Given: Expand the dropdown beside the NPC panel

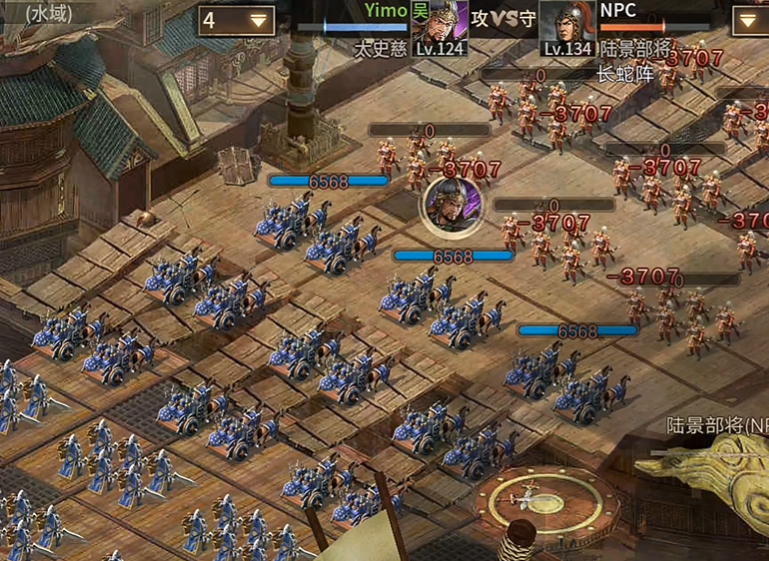Looking at the screenshot, I should click(752, 20).
